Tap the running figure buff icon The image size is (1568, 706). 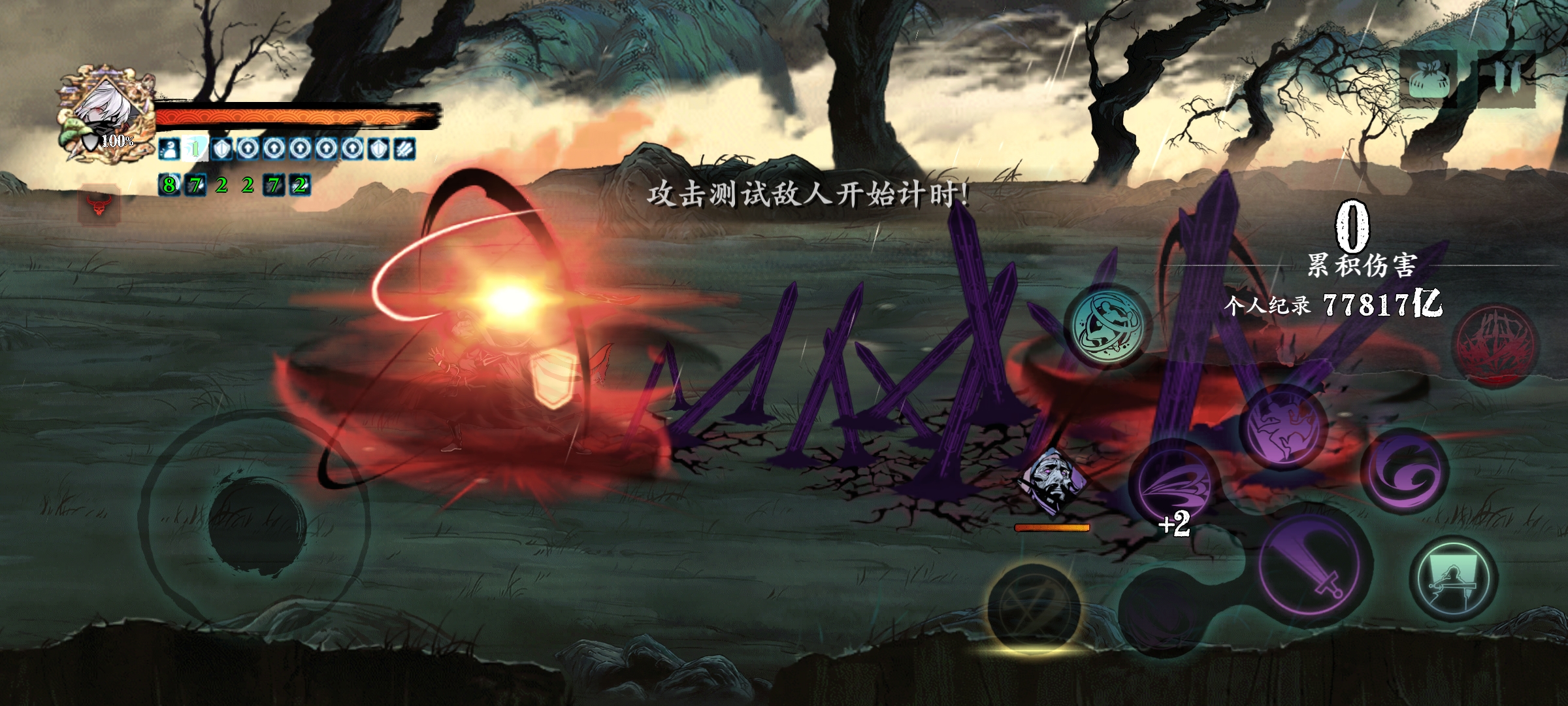(x=169, y=150)
